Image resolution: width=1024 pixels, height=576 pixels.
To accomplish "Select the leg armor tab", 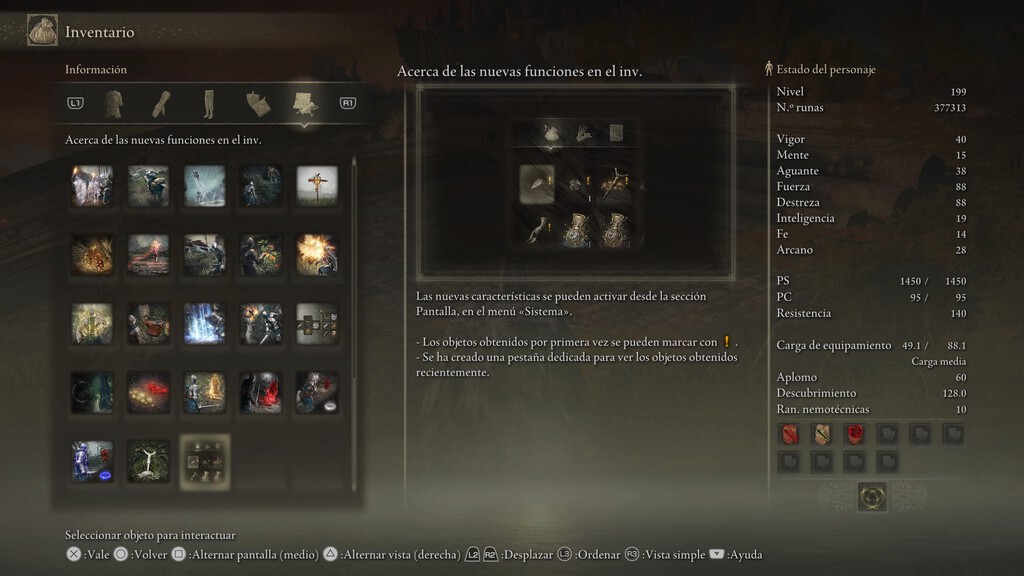I will [x=209, y=103].
